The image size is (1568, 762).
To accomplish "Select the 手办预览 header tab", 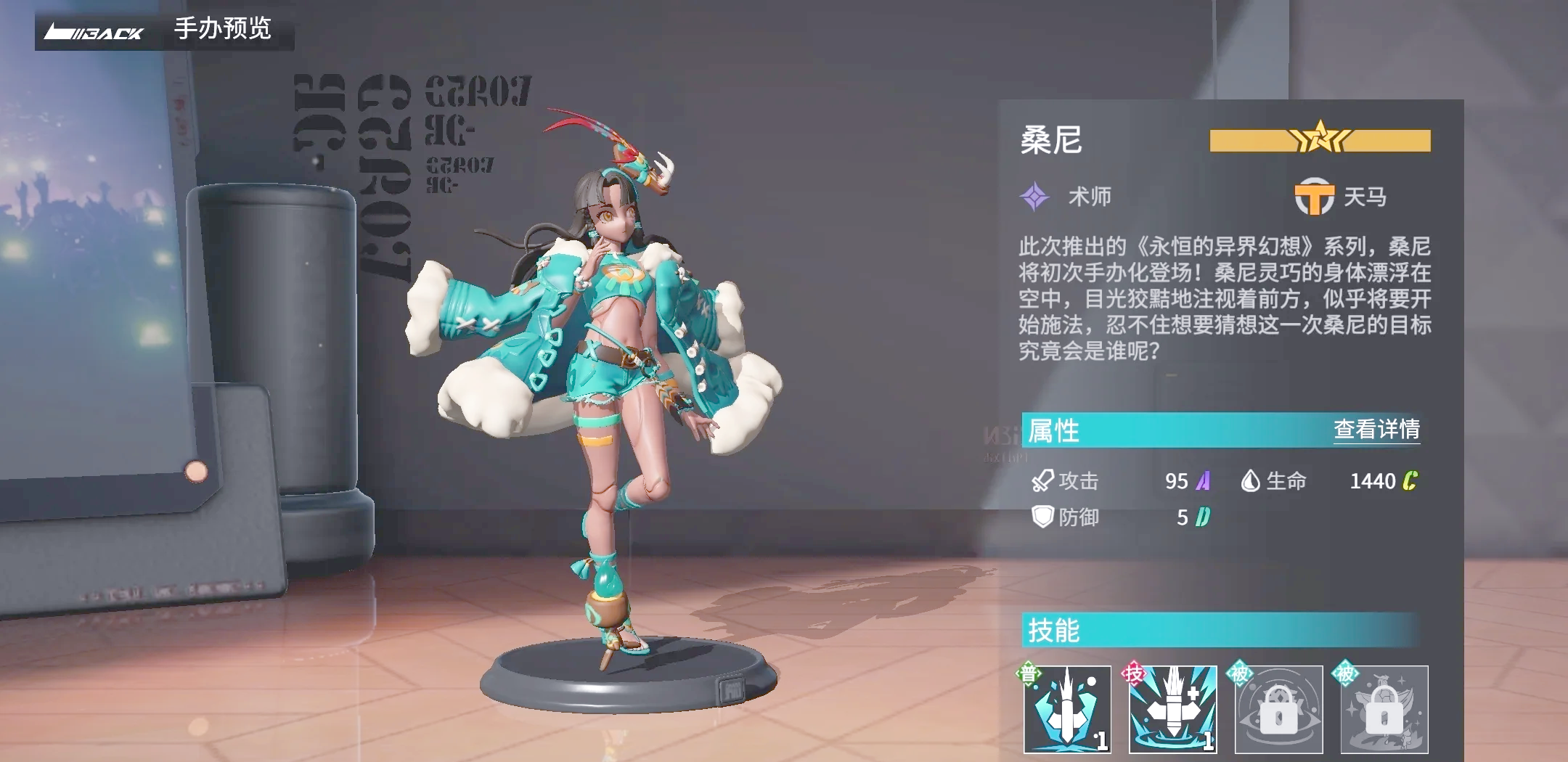I will pyautogui.click(x=221, y=30).
